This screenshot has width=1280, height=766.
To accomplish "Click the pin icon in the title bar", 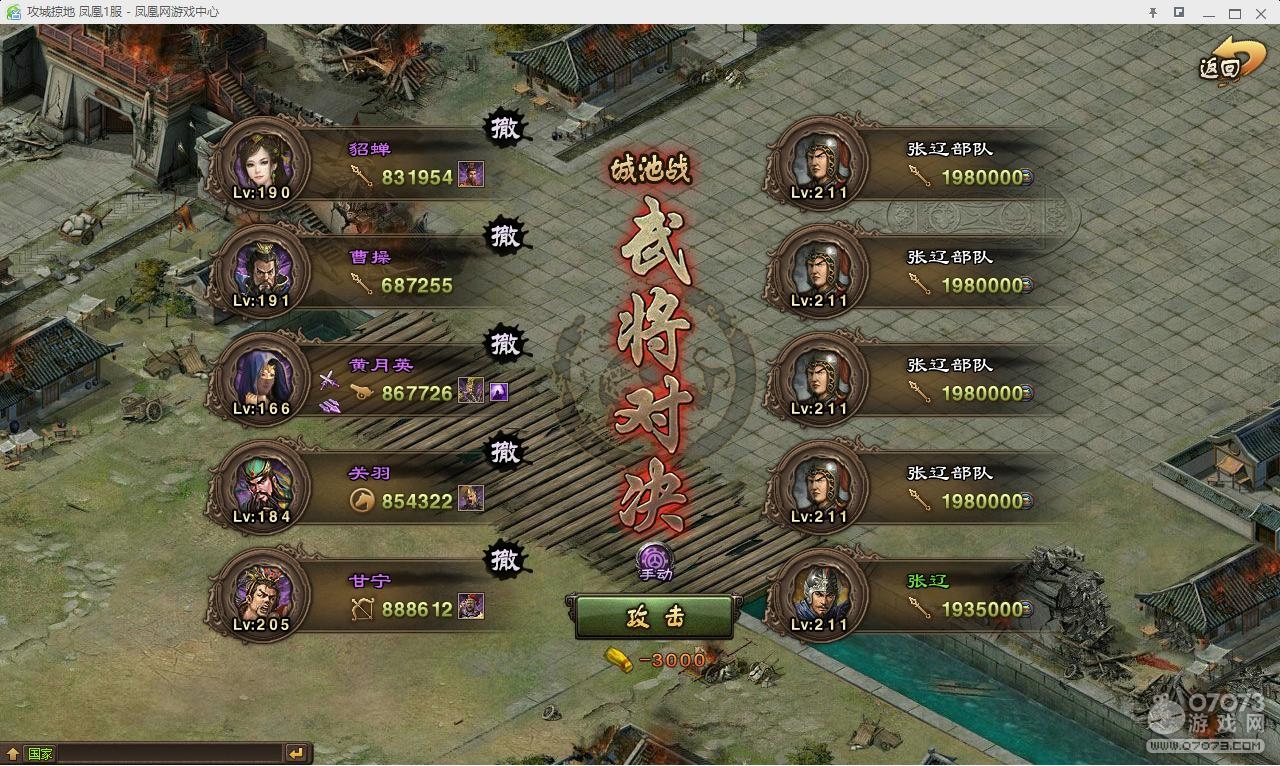I will click(1155, 13).
